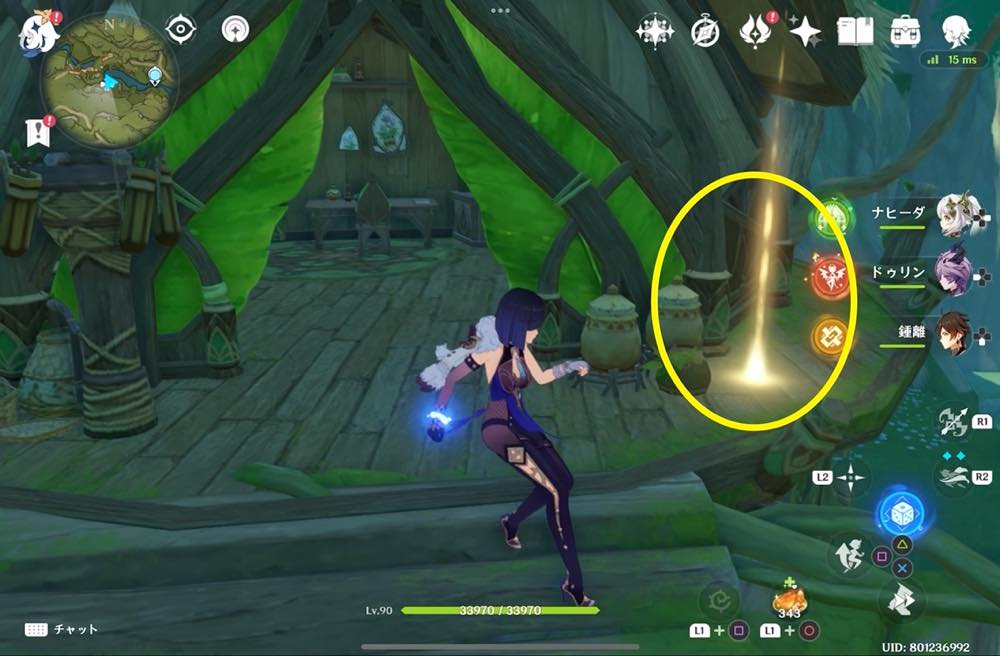Screen dimensions: 1000x656
Task: Open the Paimon menu
Action: pyautogui.click(x=36, y=30)
